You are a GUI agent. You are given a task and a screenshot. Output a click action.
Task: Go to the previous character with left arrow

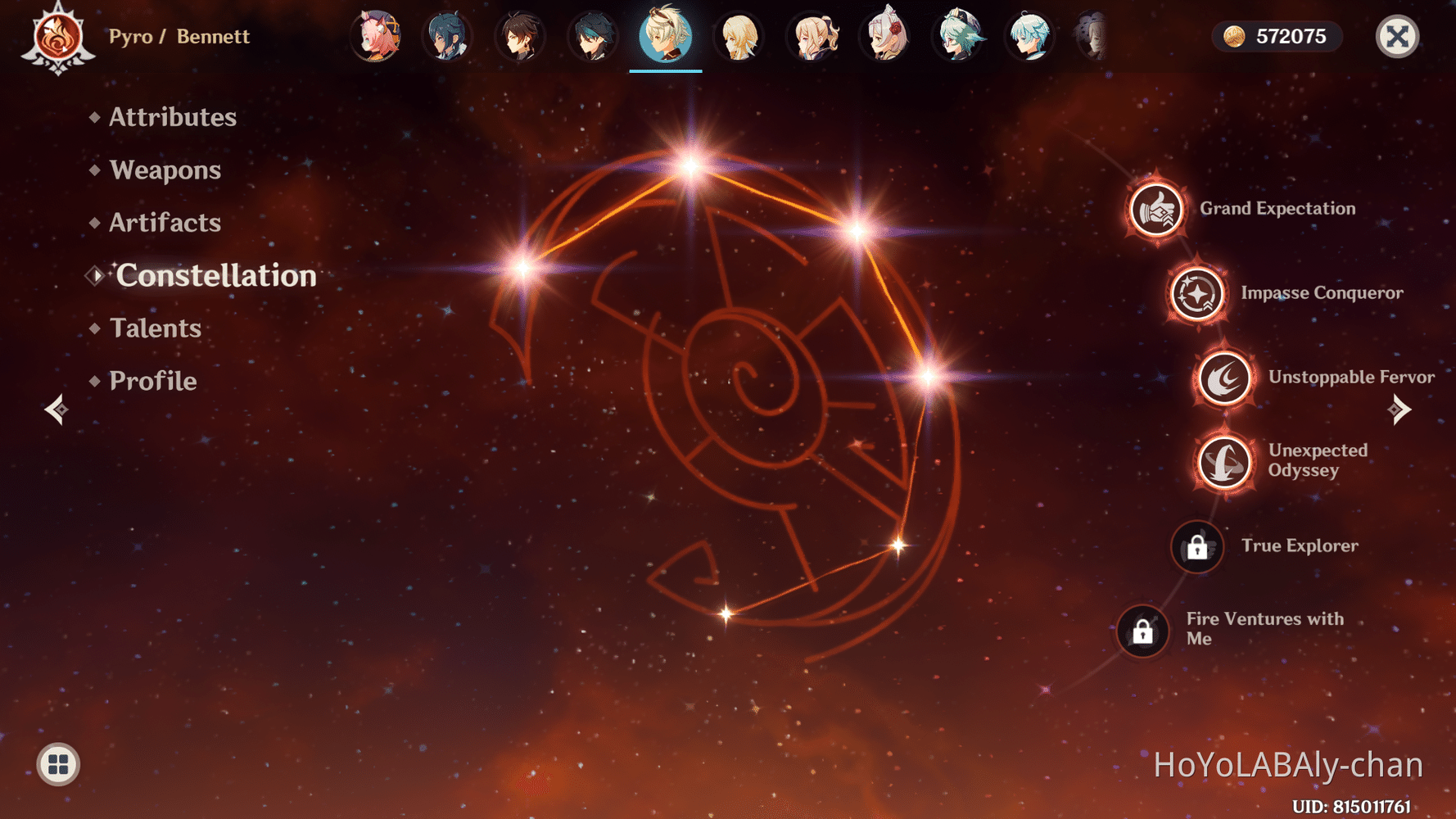[x=56, y=409]
